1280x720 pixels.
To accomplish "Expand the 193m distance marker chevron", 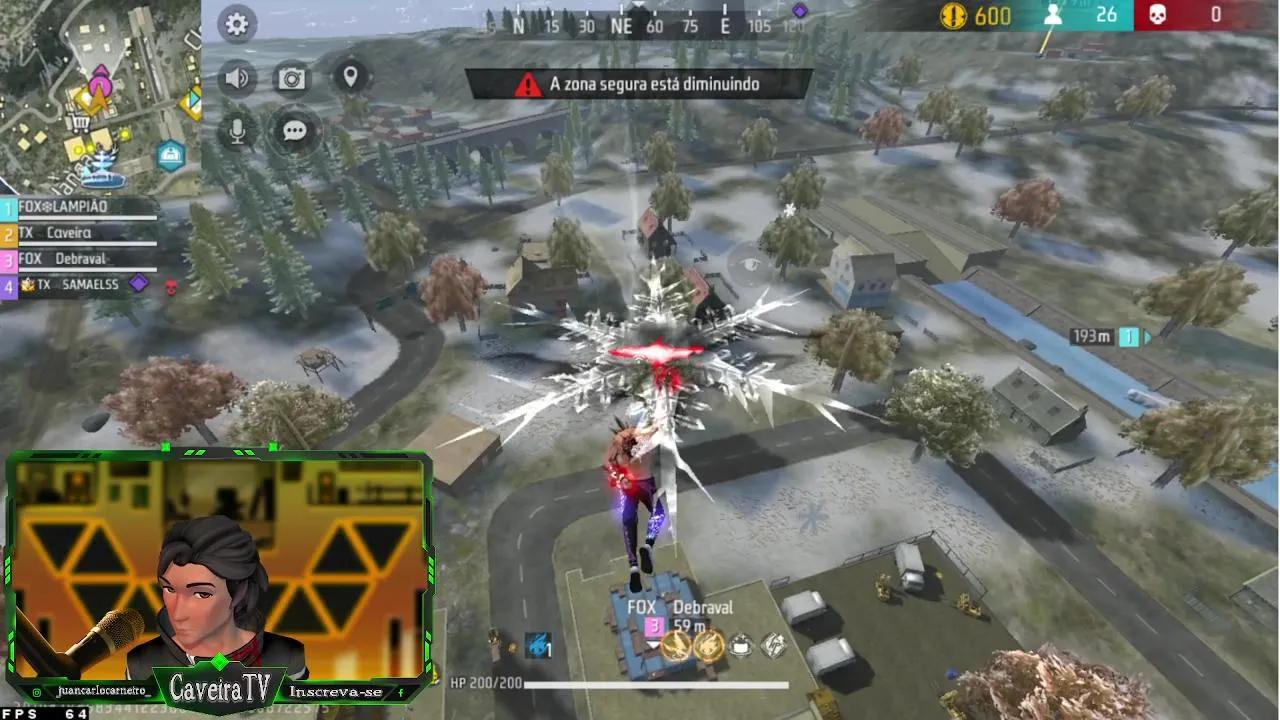I will 1146,338.
